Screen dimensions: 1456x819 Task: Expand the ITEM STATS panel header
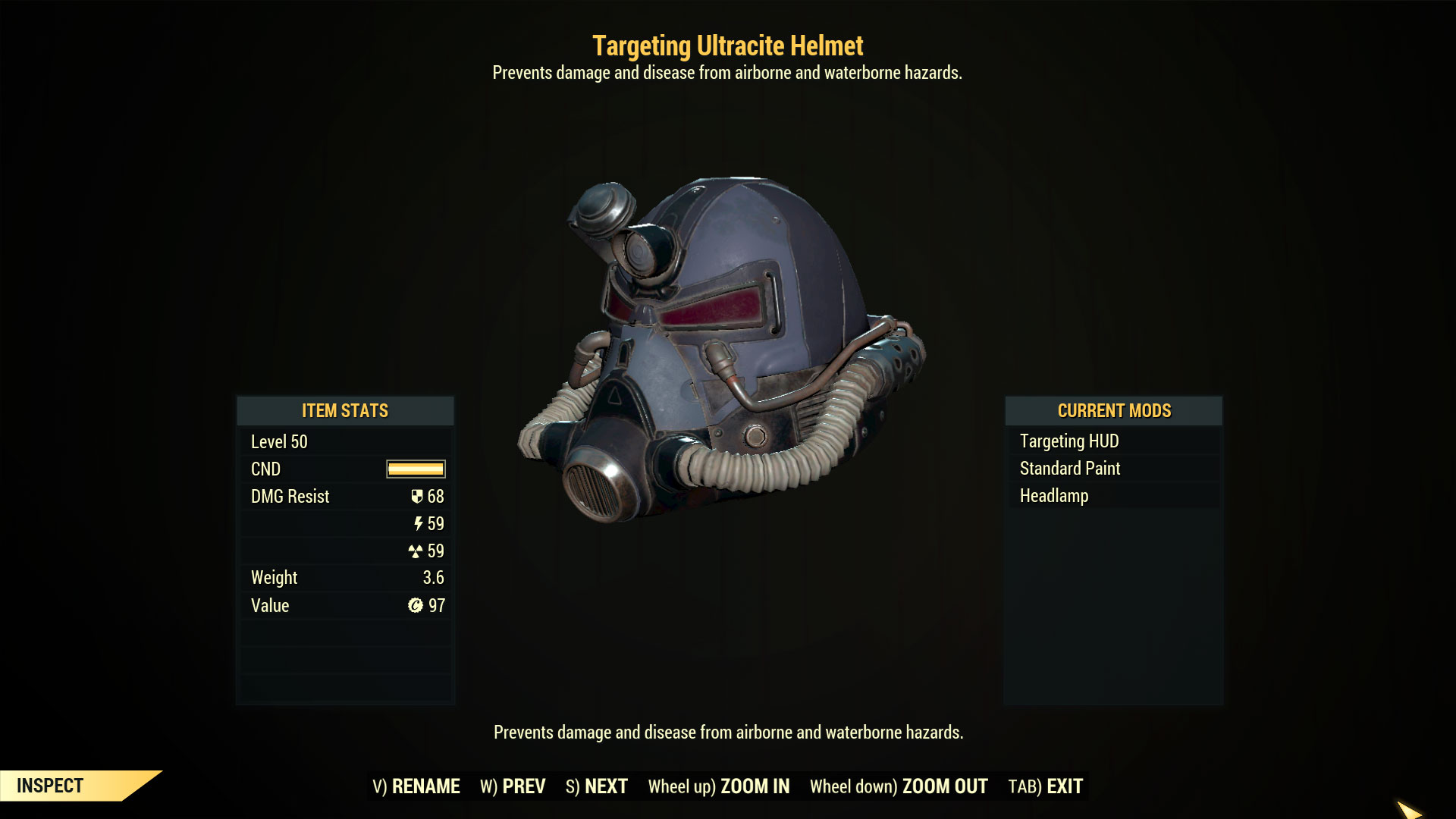click(x=345, y=411)
